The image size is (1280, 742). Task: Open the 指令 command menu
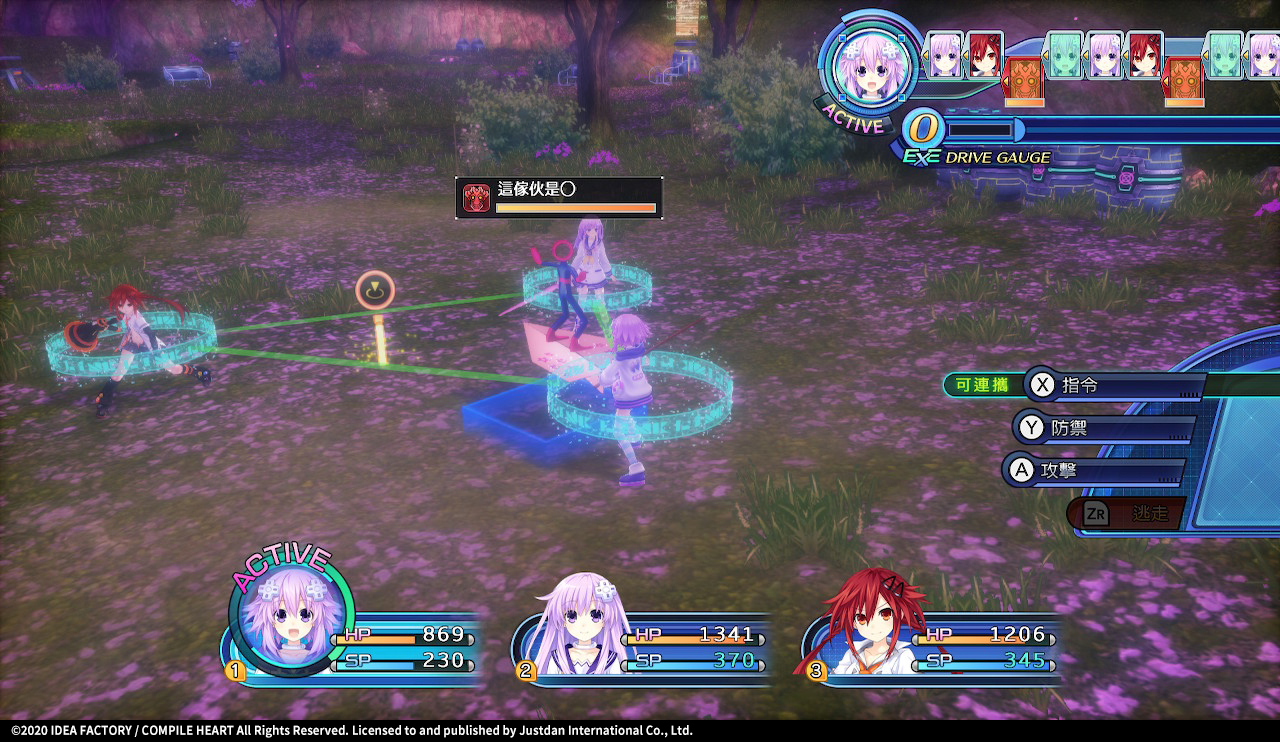coord(1112,386)
